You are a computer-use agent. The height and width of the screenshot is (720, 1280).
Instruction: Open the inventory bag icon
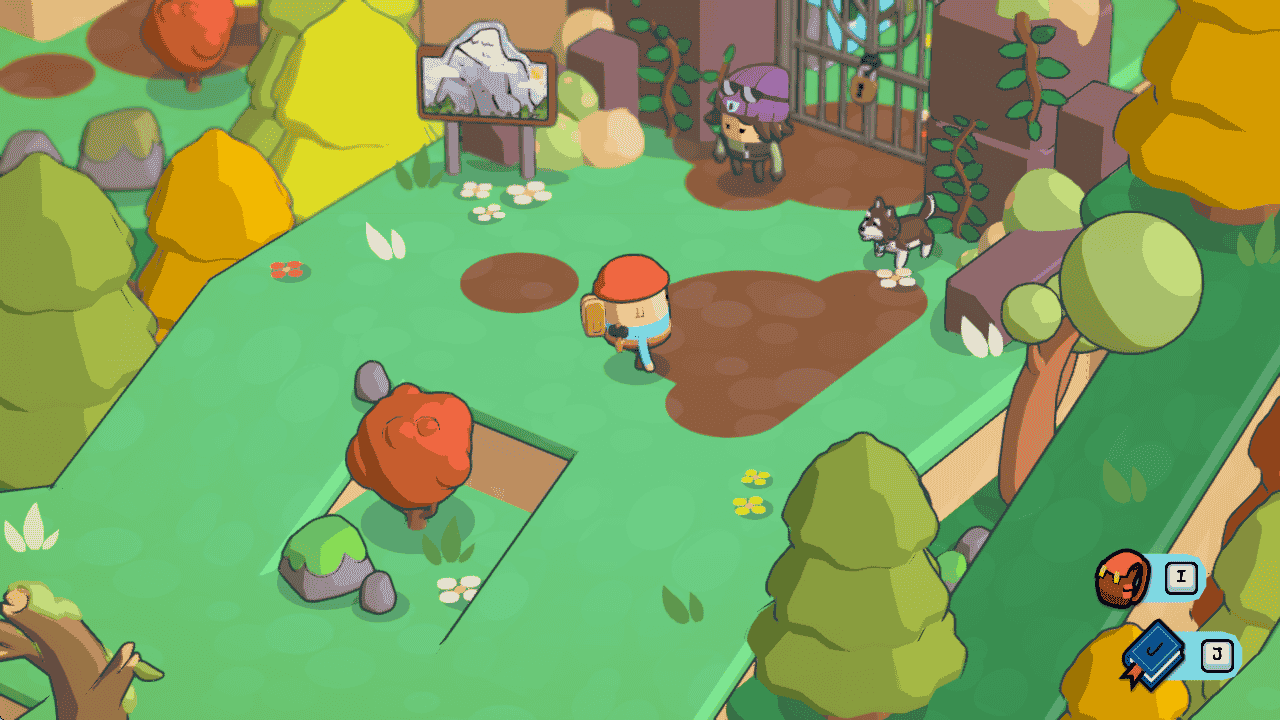tap(1124, 578)
